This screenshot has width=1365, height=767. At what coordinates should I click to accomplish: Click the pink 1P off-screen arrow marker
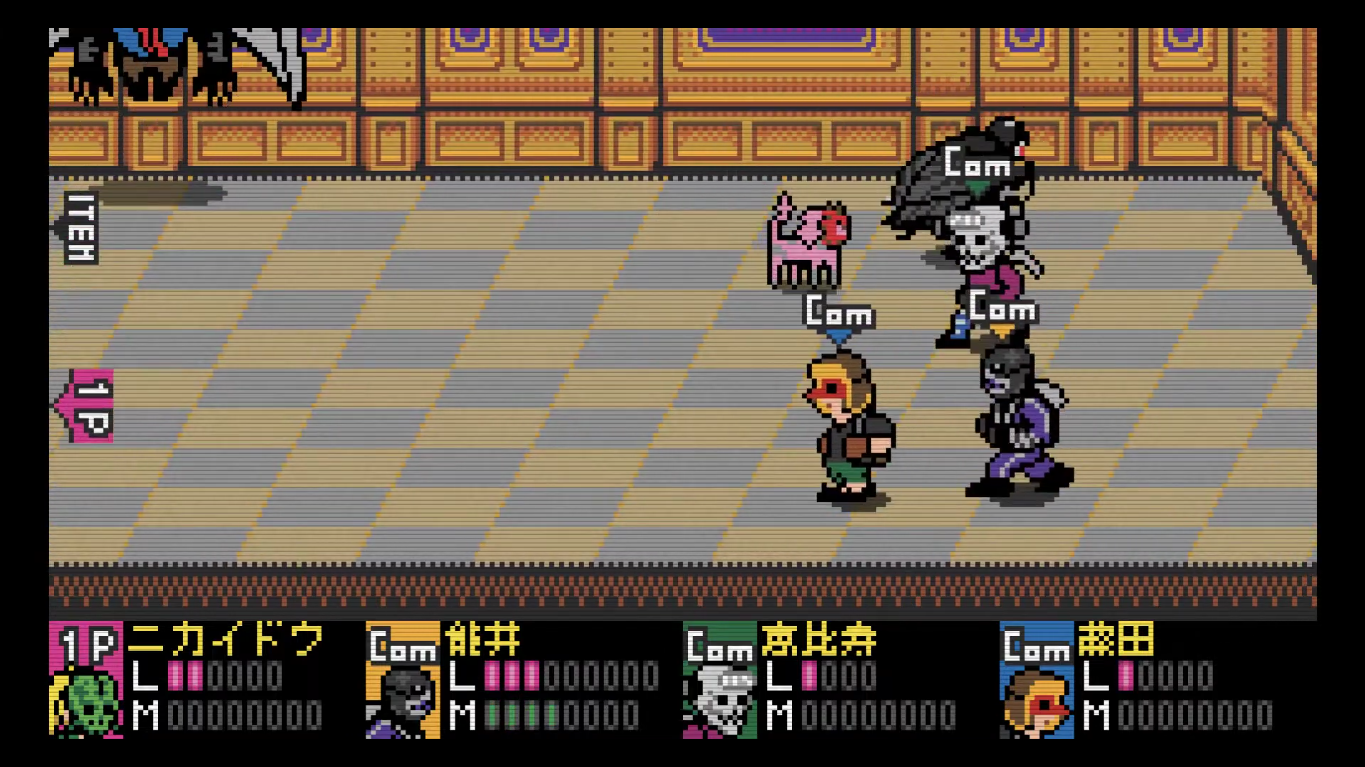[x=86, y=405]
